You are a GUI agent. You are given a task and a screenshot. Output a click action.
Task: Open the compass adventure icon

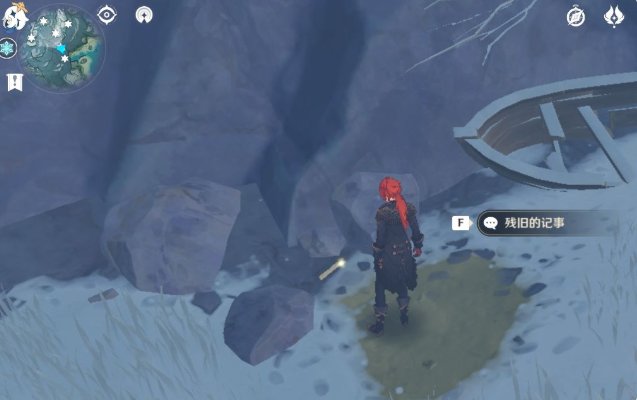pyautogui.click(x=575, y=16)
